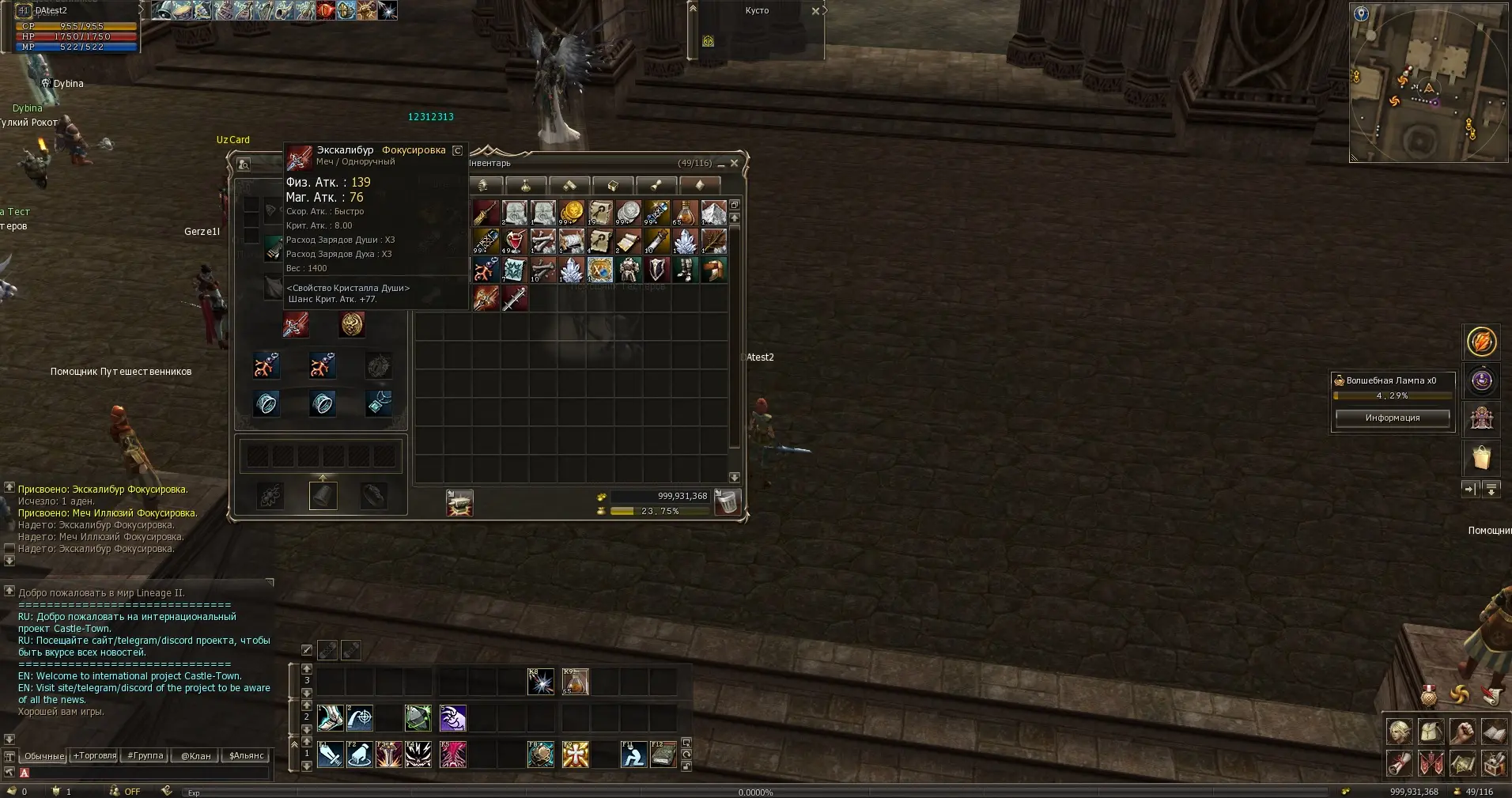Click the red potion glass in inventory
Viewport: 1512px width, 798px height.
tap(515, 241)
